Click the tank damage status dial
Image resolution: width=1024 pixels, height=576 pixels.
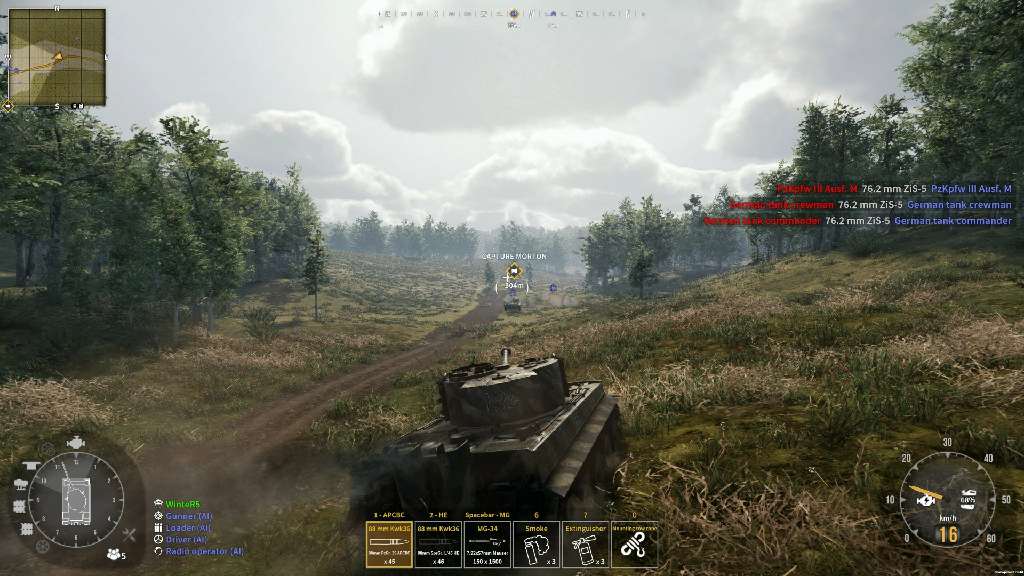(x=76, y=499)
